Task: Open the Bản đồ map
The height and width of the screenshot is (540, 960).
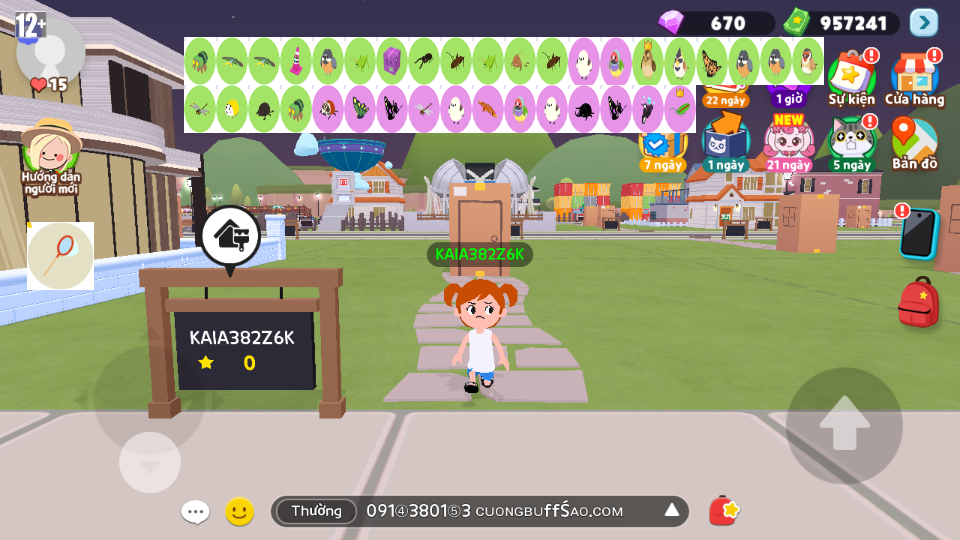Action: tap(914, 143)
